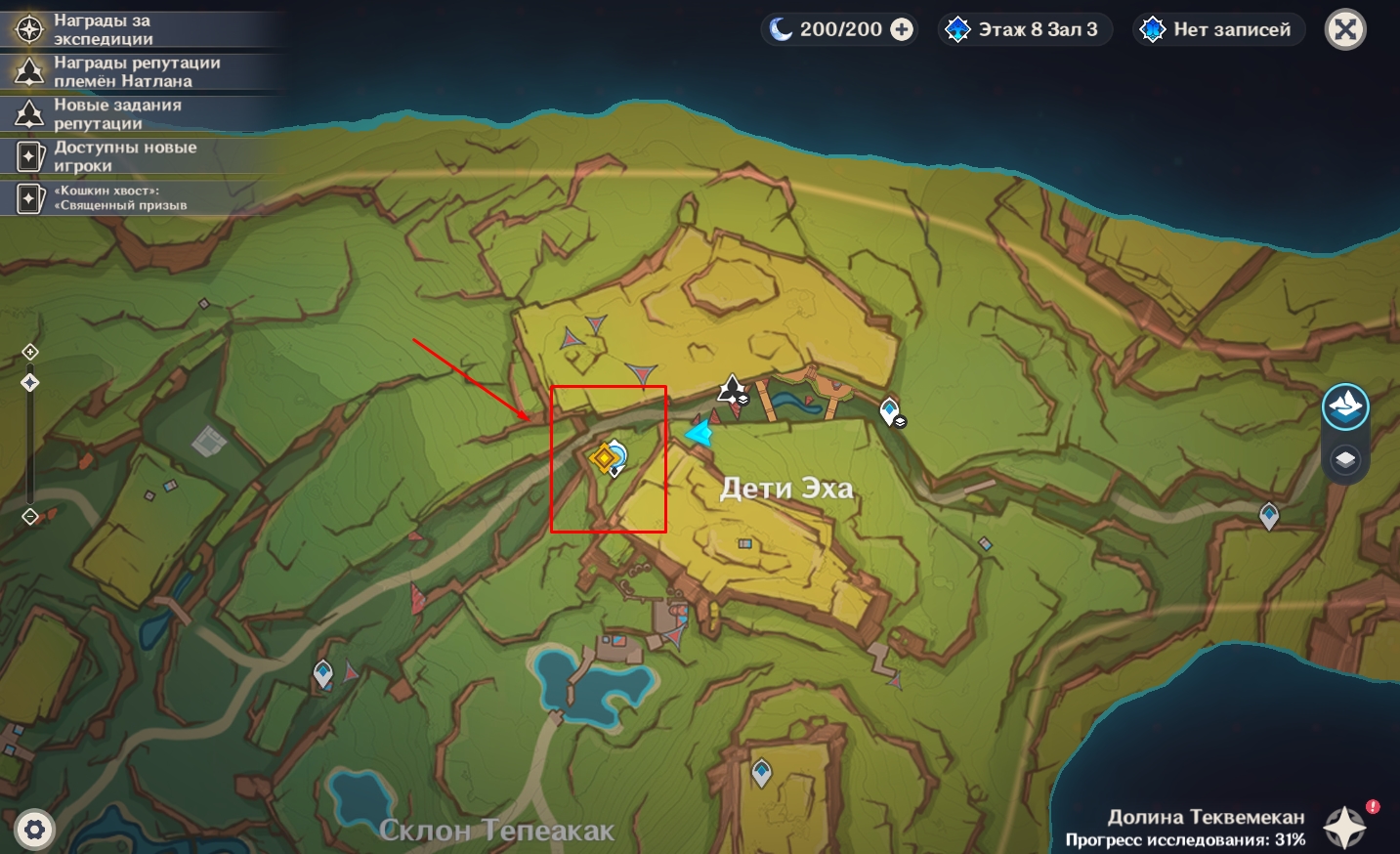
Task: Open map settings gear
Action: 35,831
